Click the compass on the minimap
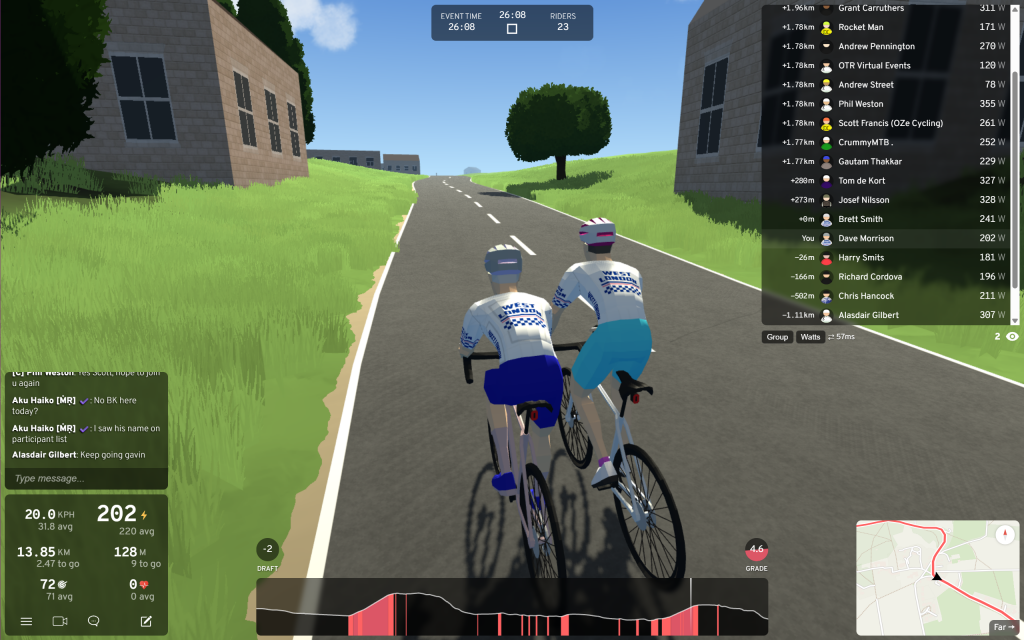The height and width of the screenshot is (640, 1024). point(1004,534)
